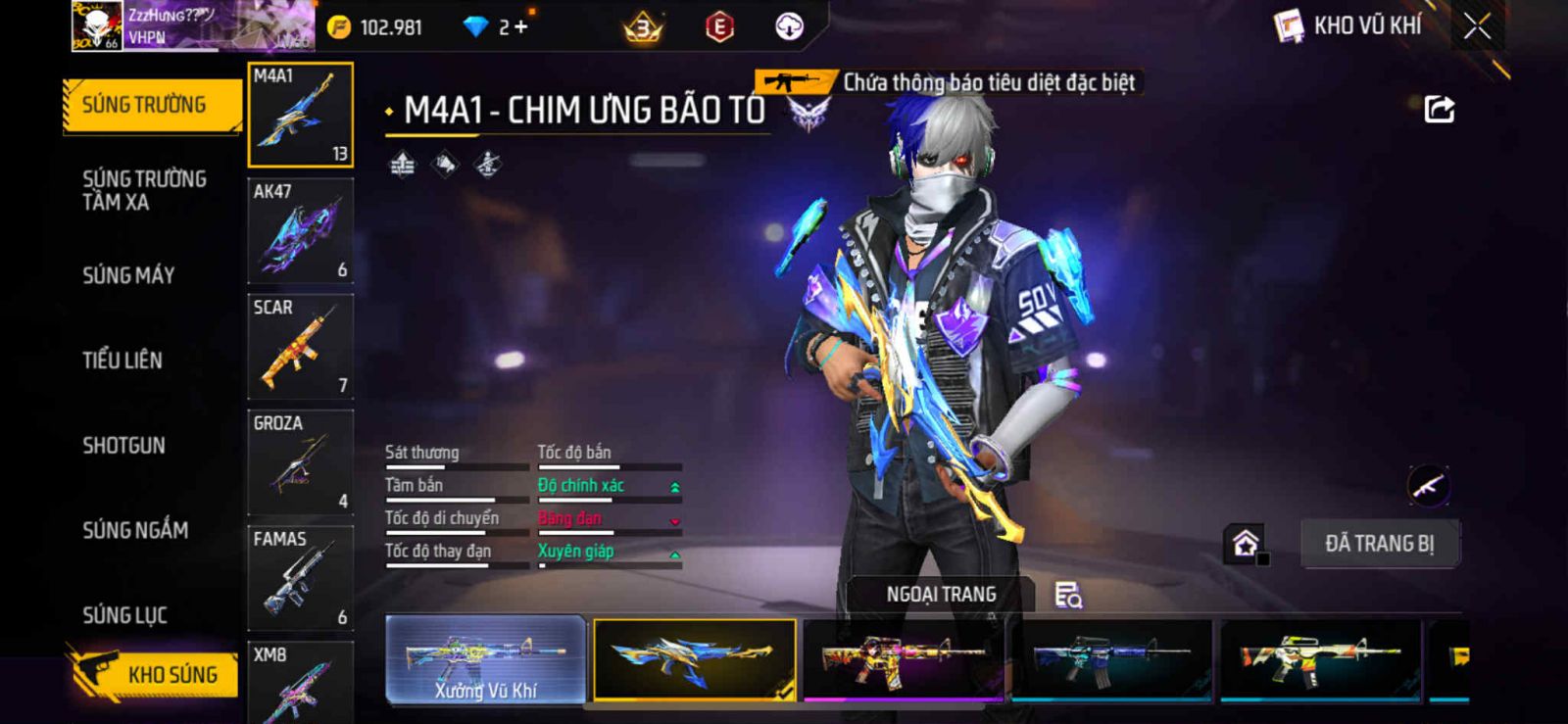Pick the GROZA weapon thumbnail
Viewport: 1568px width, 724px height.
click(x=300, y=462)
